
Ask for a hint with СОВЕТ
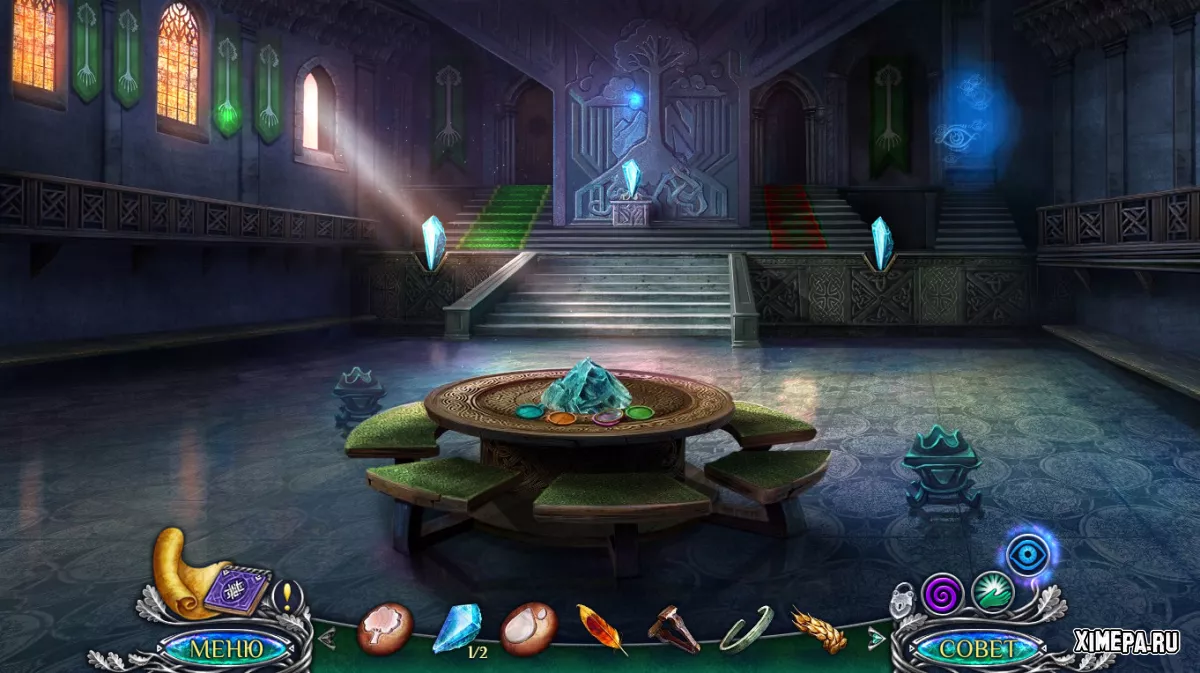pos(979,648)
